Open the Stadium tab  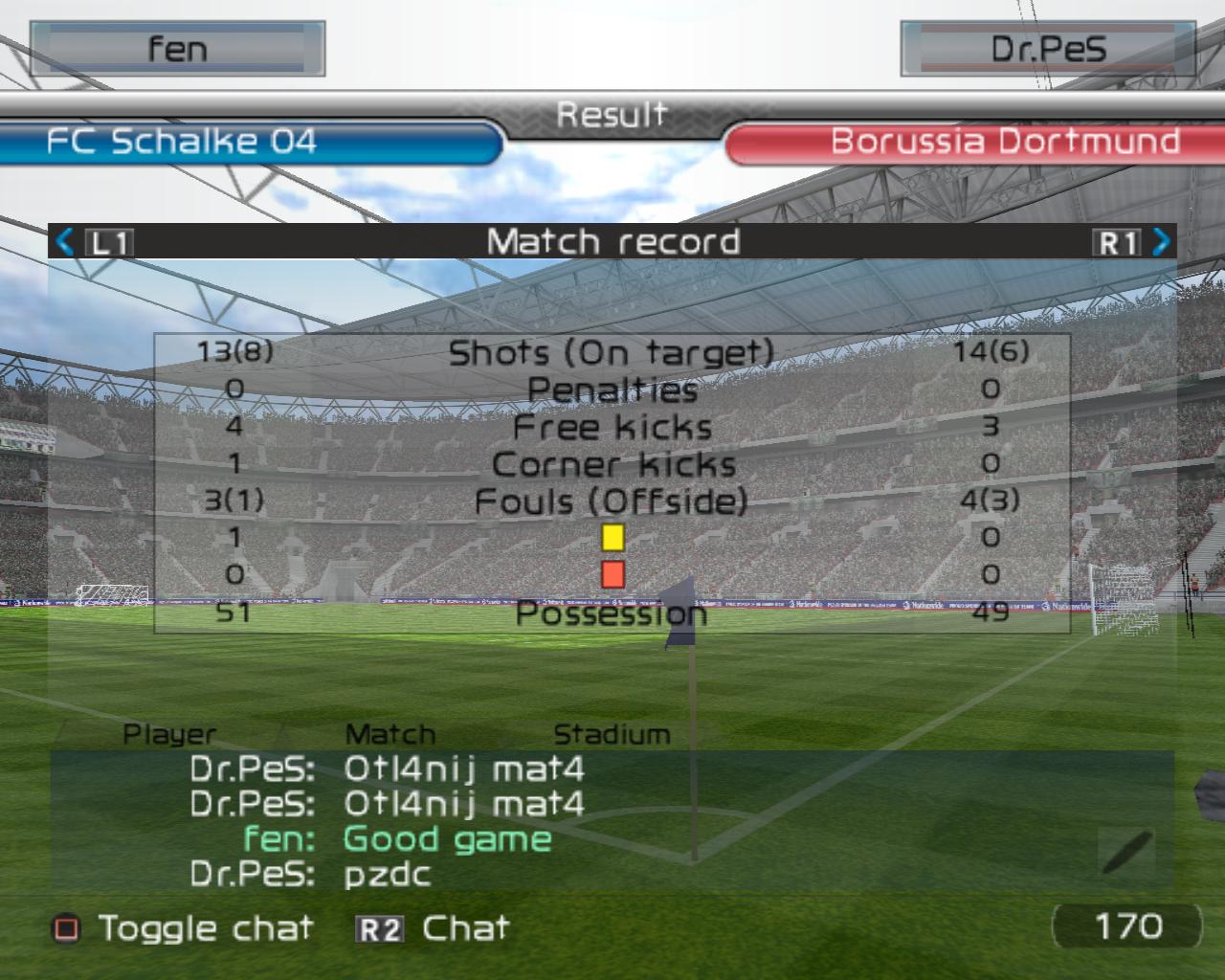[x=612, y=734]
